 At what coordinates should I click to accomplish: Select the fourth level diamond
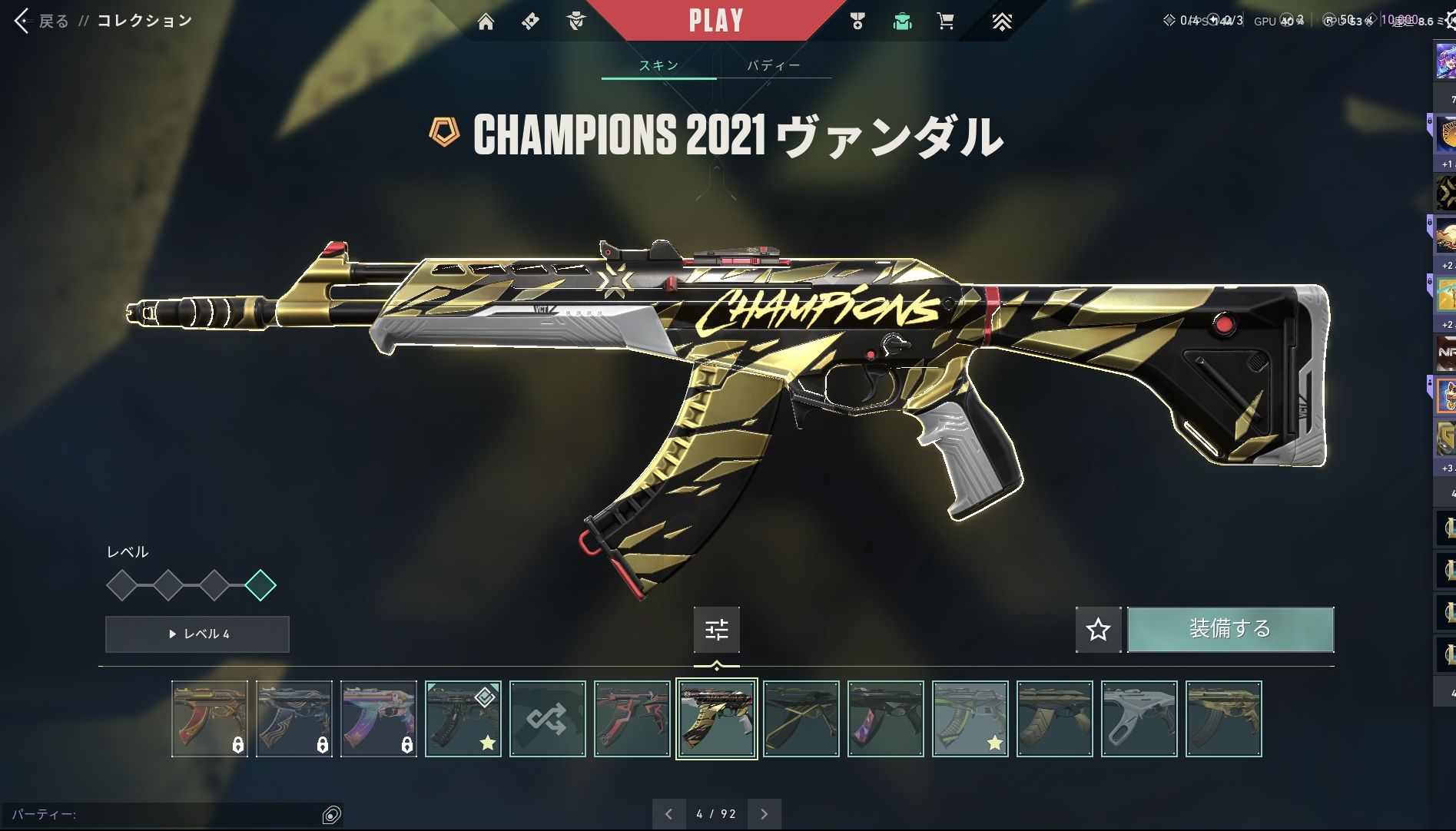pyautogui.click(x=260, y=585)
